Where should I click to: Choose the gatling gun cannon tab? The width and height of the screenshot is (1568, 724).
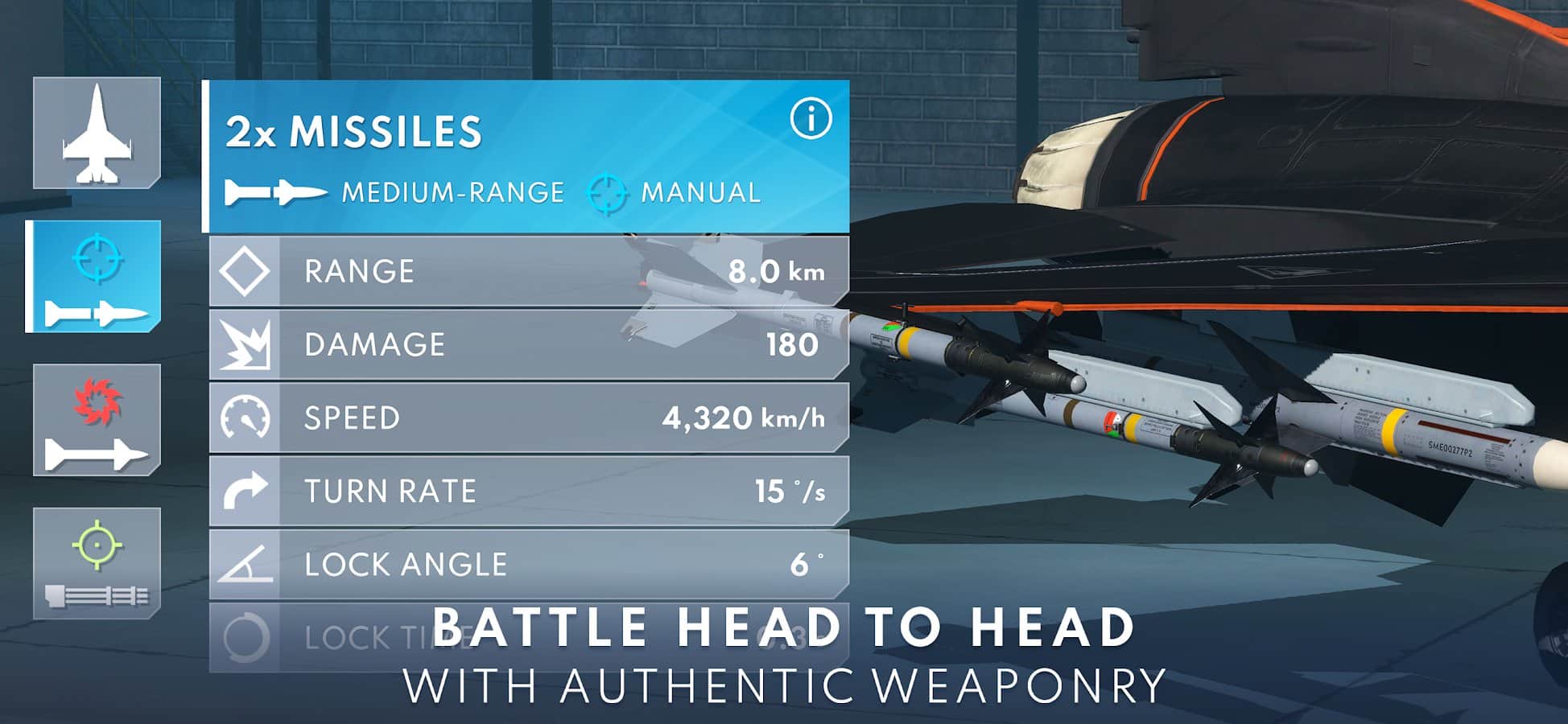coord(97,563)
